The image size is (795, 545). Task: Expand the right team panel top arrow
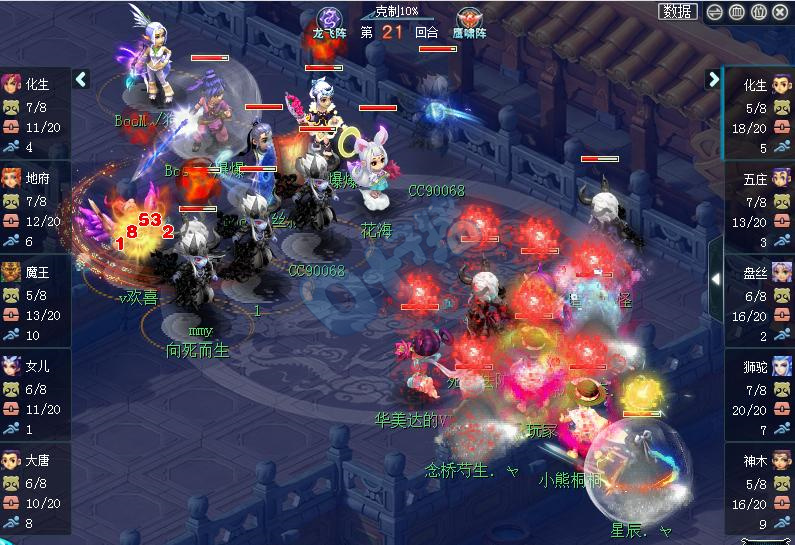714,79
